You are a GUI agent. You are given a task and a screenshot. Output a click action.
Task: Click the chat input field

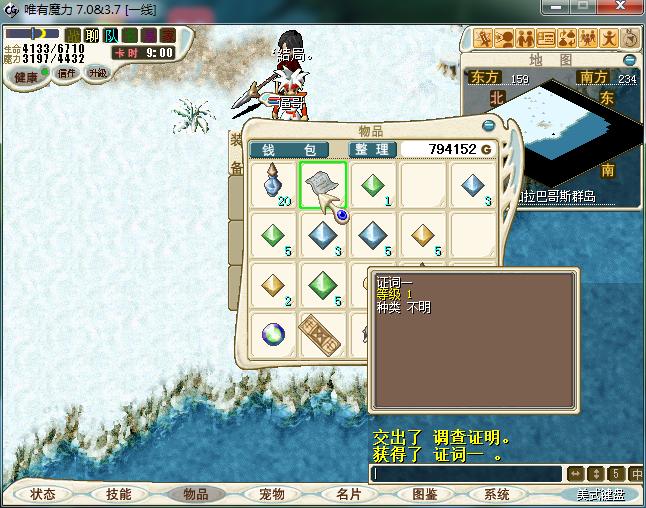(x=465, y=474)
